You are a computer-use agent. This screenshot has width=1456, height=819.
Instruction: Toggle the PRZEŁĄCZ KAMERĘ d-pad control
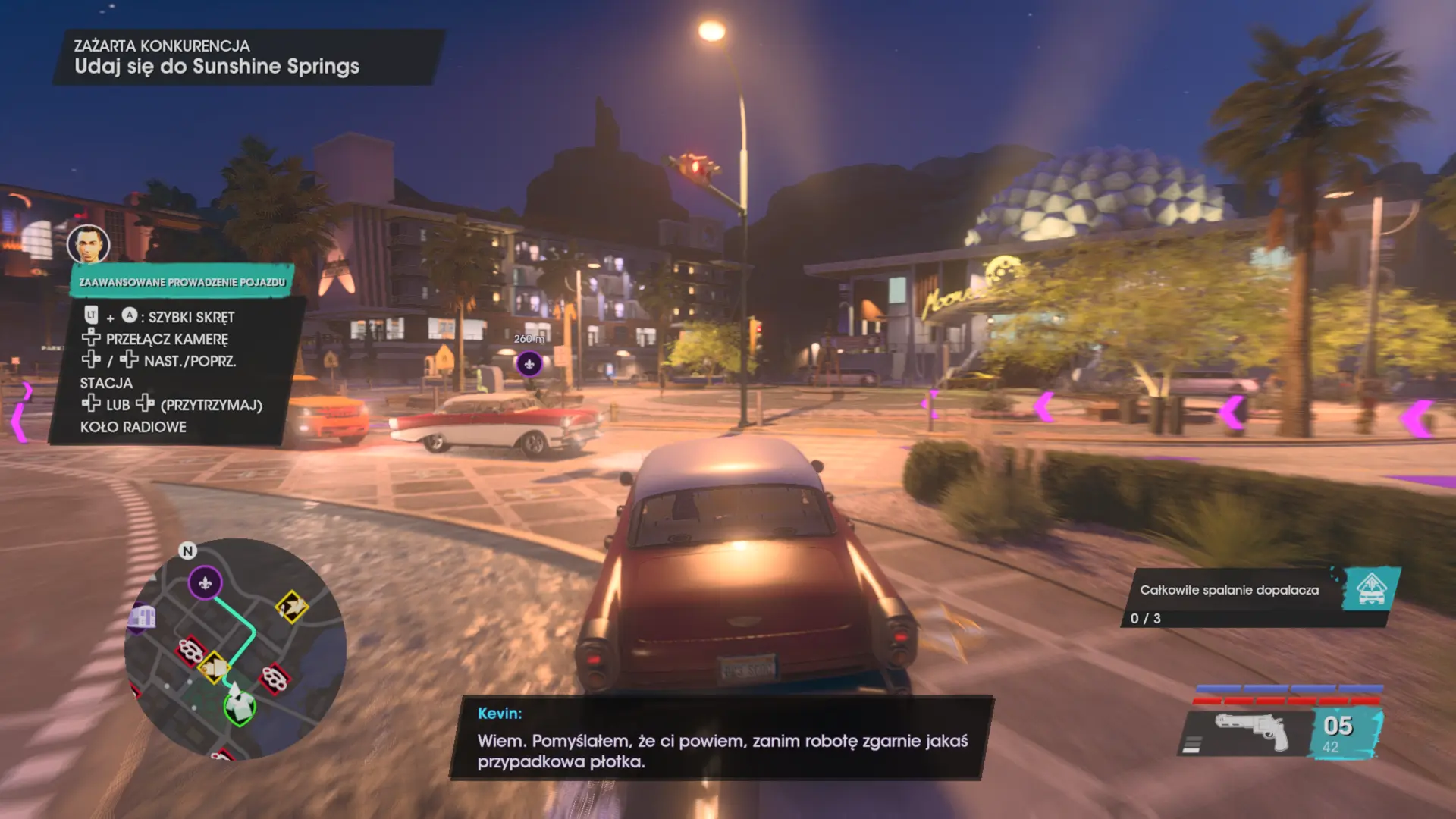[x=155, y=340]
